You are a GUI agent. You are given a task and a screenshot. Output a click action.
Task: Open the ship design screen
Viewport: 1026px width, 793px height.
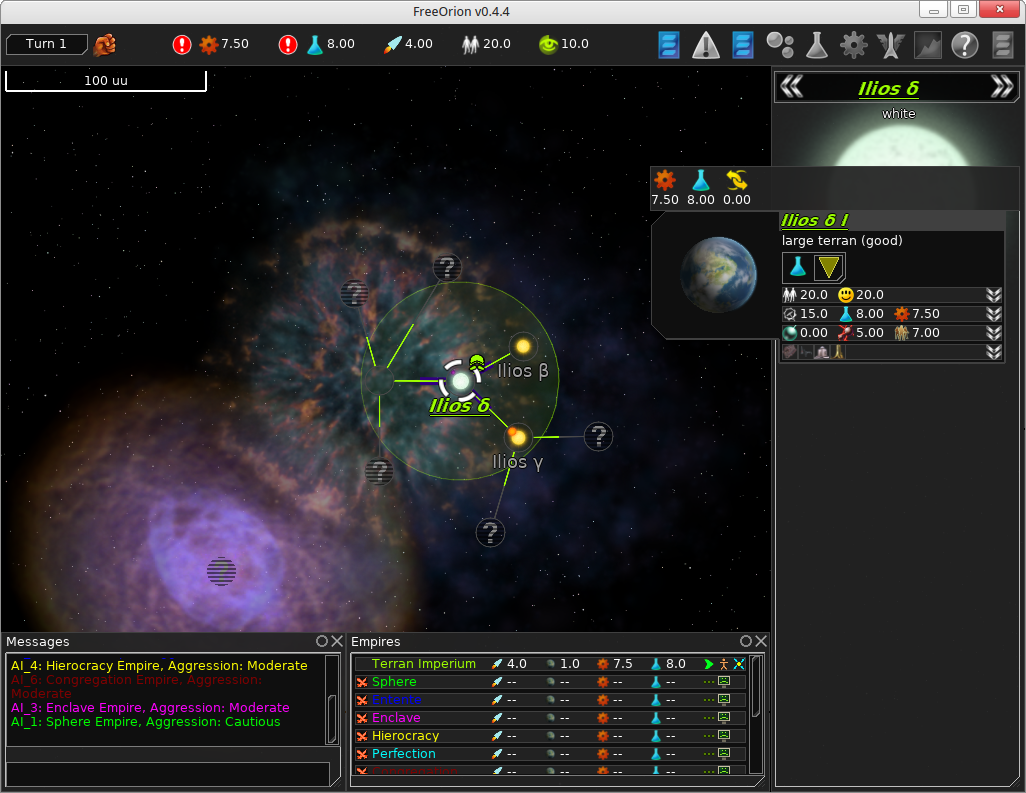click(890, 45)
